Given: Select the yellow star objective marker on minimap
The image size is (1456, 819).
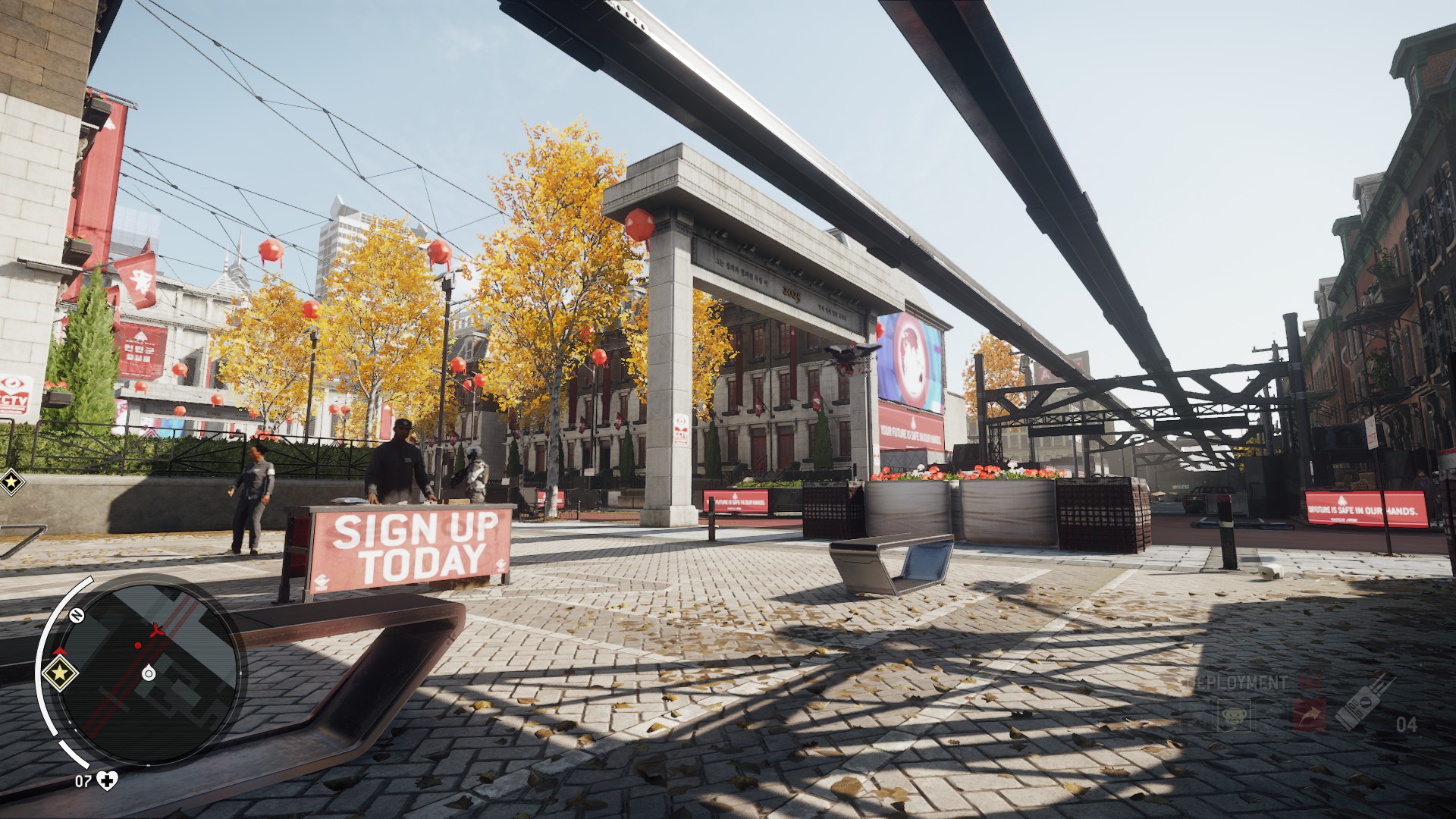Looking at the screenshot, I should (x=61, y=673).
